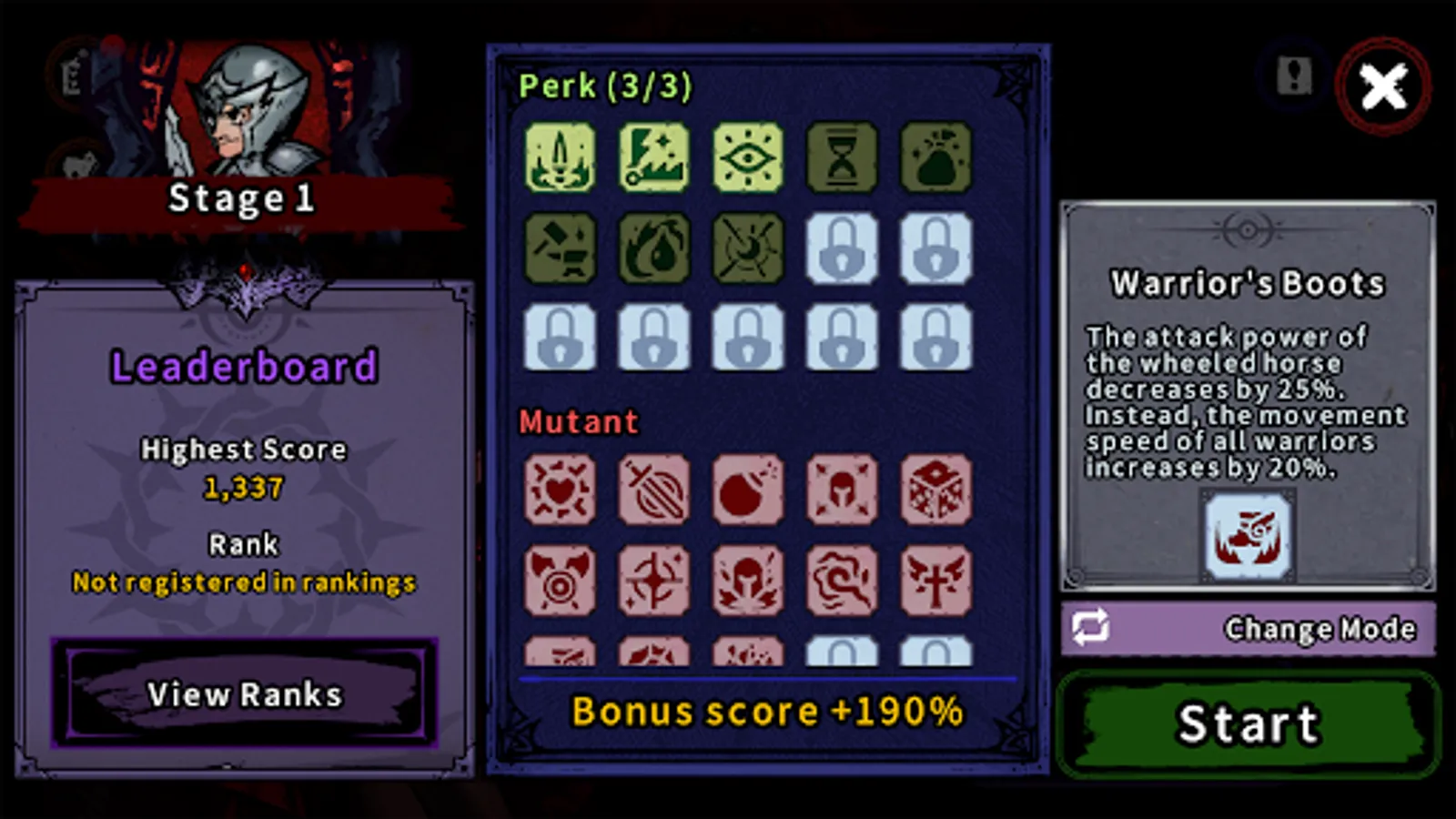This screenshot has height=819, width=1456.
Task: Toggle the Warrior's Boots equipment icon
Action: click(1247, 537)
